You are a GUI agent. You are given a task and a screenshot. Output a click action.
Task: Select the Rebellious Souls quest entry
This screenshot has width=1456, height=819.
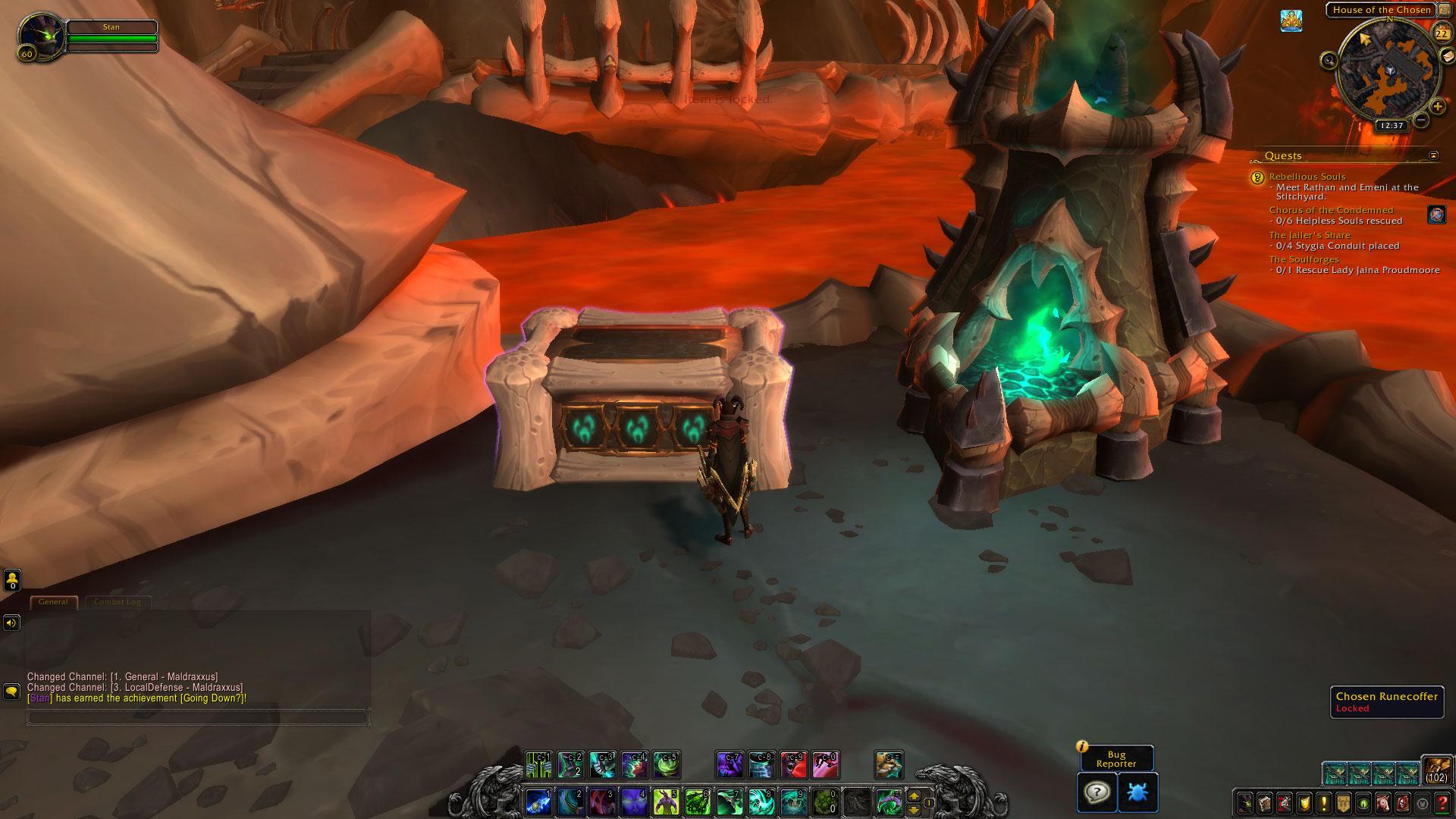click(1307, 177)
